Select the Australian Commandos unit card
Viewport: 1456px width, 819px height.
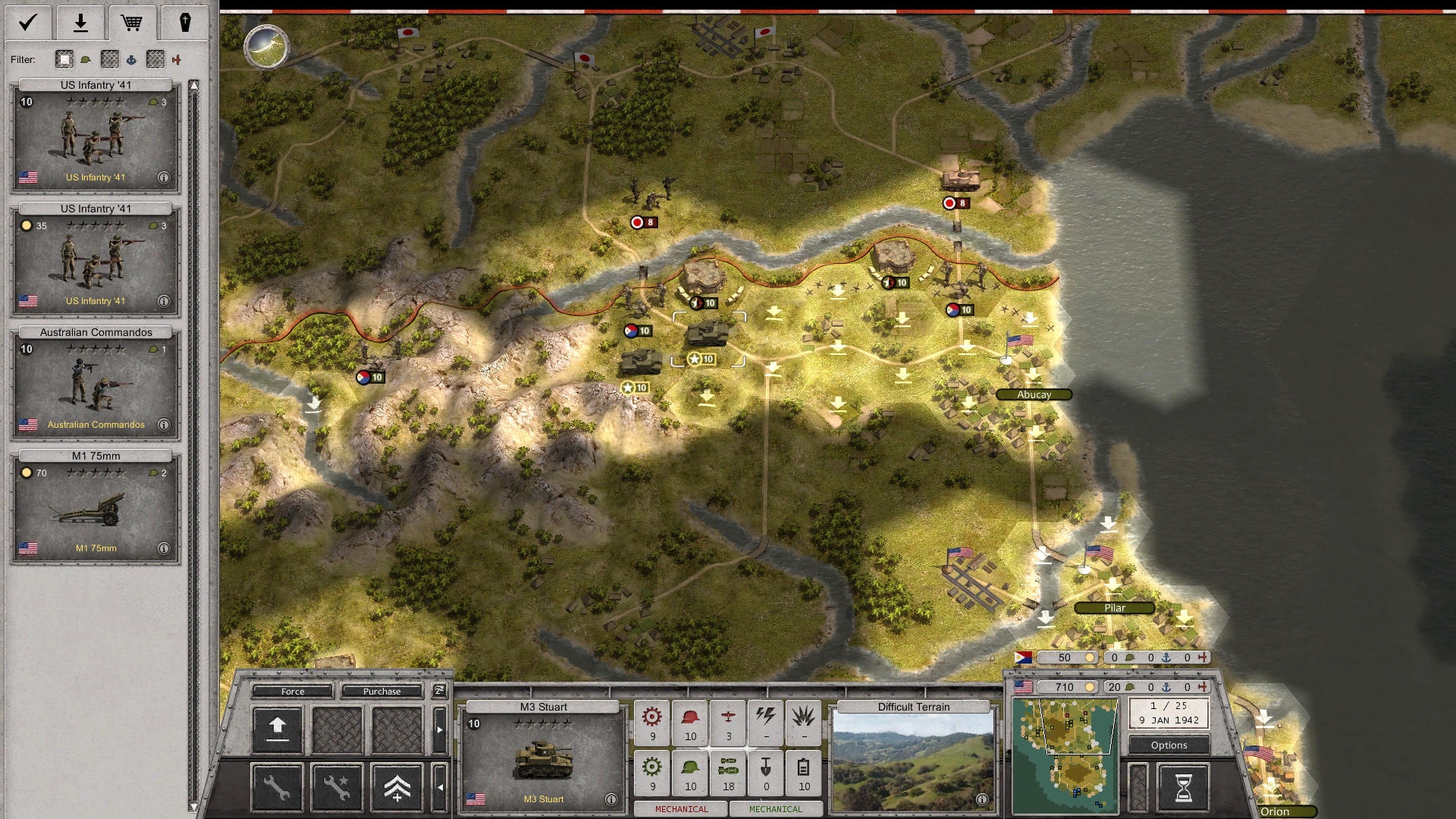[x=96, y=384]
